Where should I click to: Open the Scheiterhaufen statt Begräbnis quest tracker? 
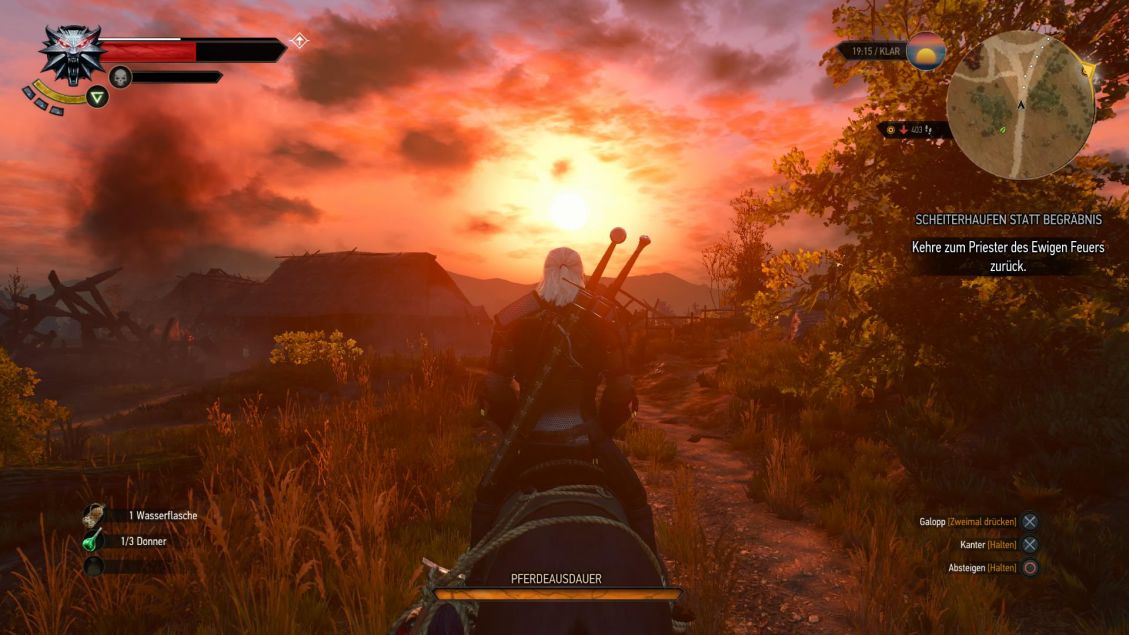[x=1008, y=219]
